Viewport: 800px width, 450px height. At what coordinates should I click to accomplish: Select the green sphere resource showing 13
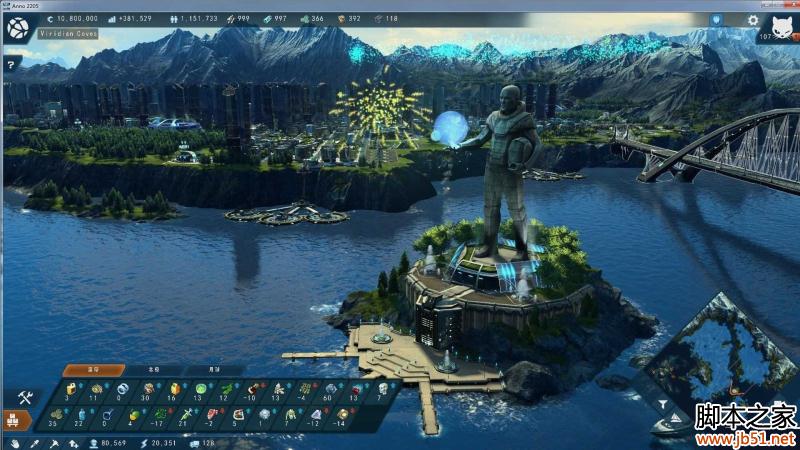tap(200, 388)
